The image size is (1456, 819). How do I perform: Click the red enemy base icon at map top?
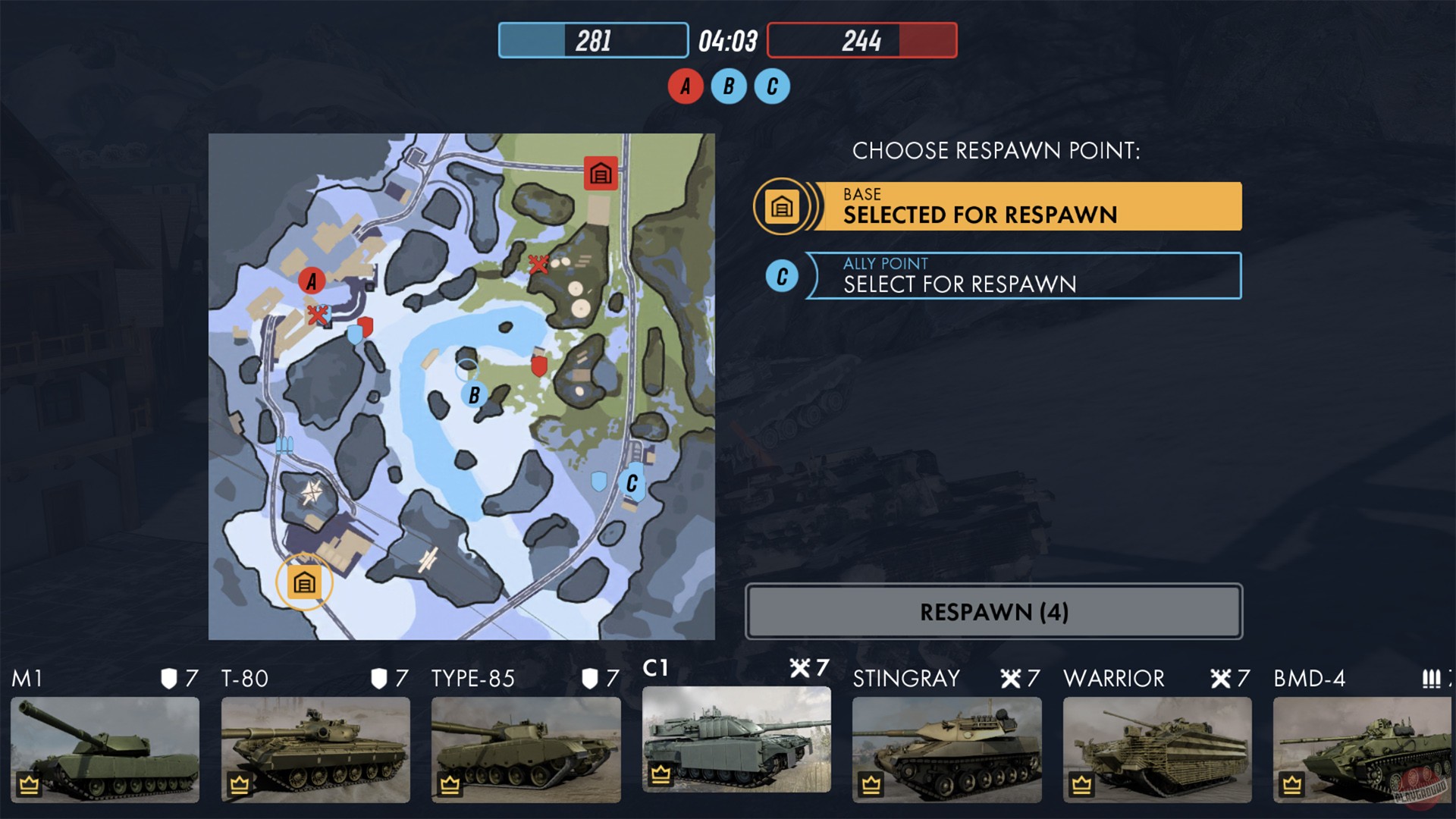pyautogui.click(x=600, y=172)
